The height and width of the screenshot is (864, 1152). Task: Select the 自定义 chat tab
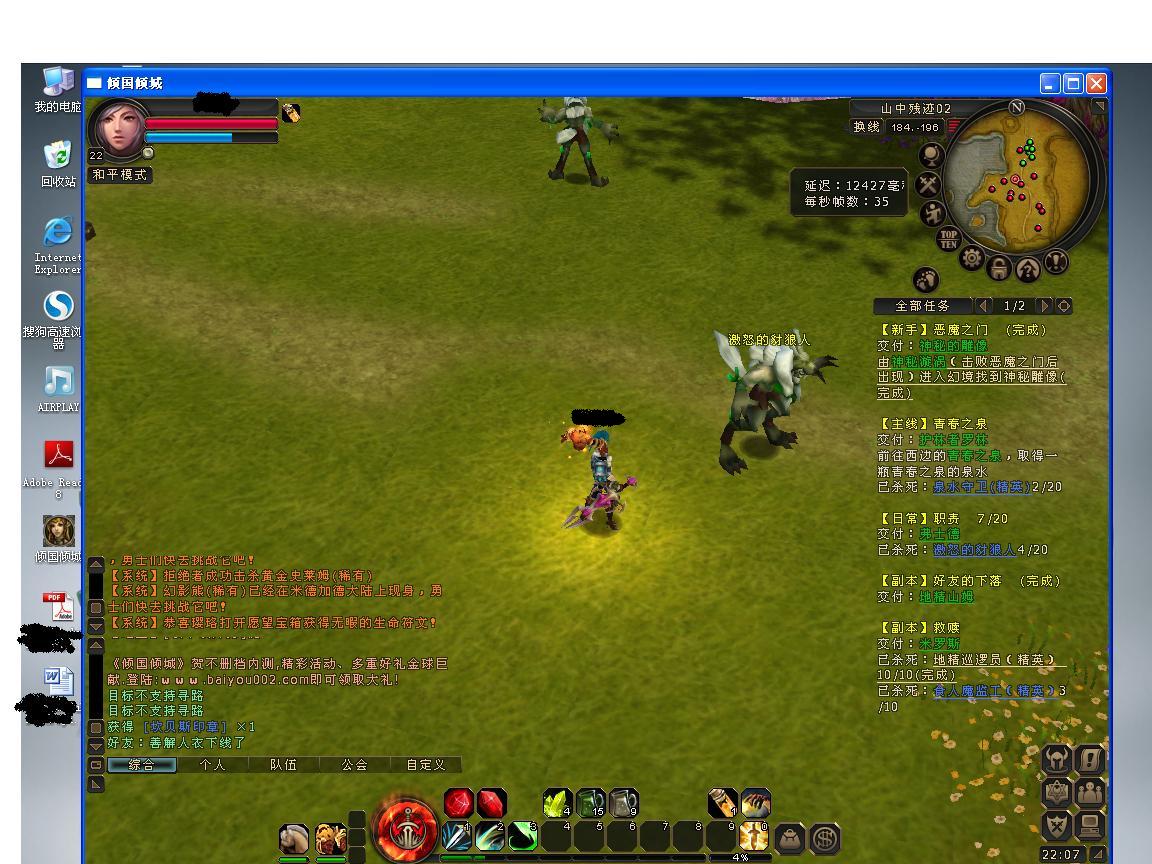[x=425, y=764]
